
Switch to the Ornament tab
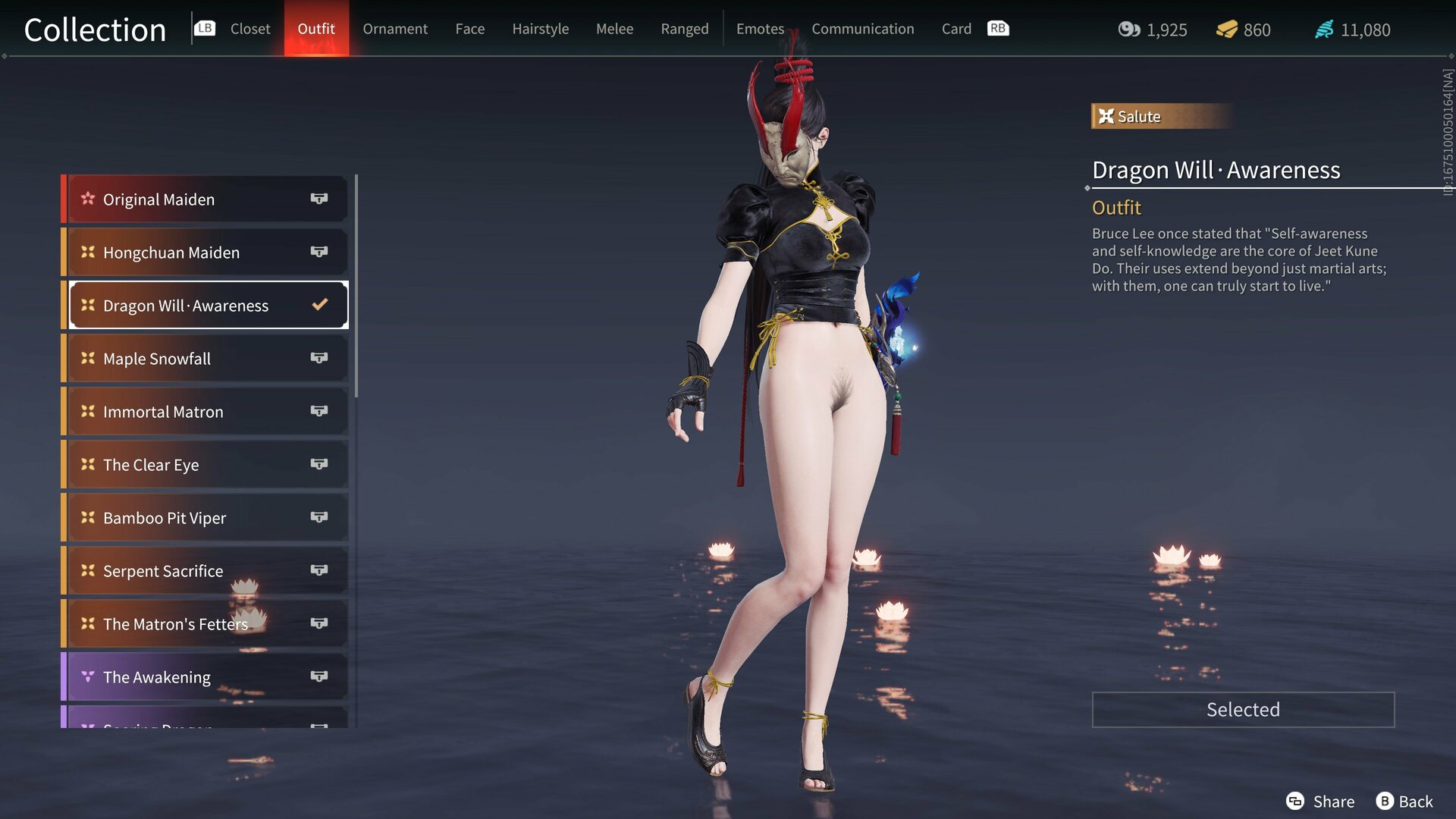[394, 29]
